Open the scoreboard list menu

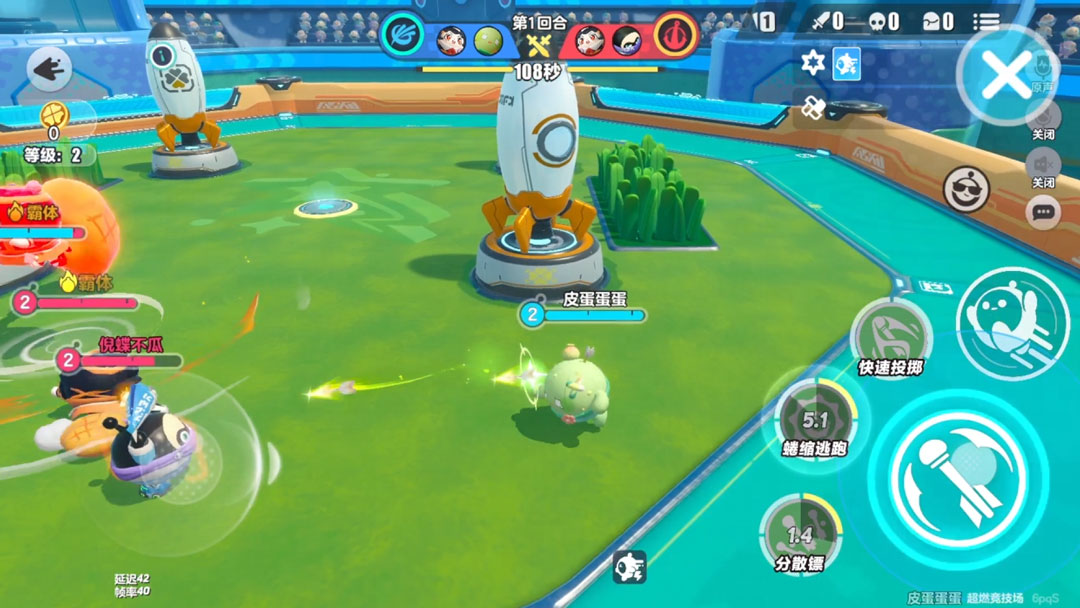(986, 21)
